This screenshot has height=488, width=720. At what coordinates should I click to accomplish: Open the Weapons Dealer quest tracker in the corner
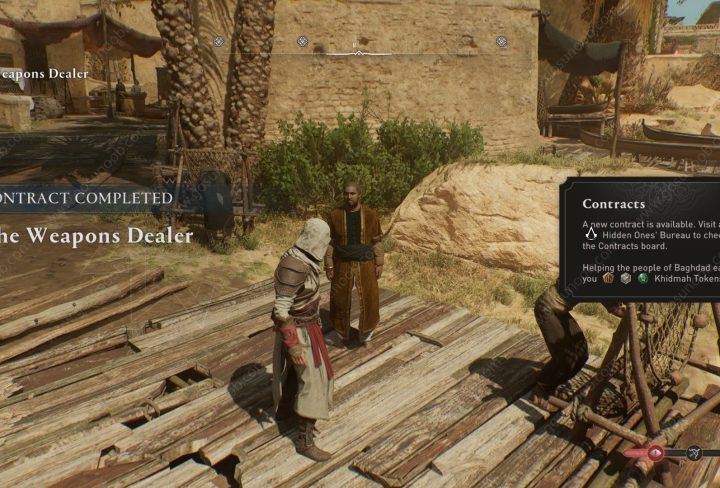pyautogui.click(x=44, y=73)
